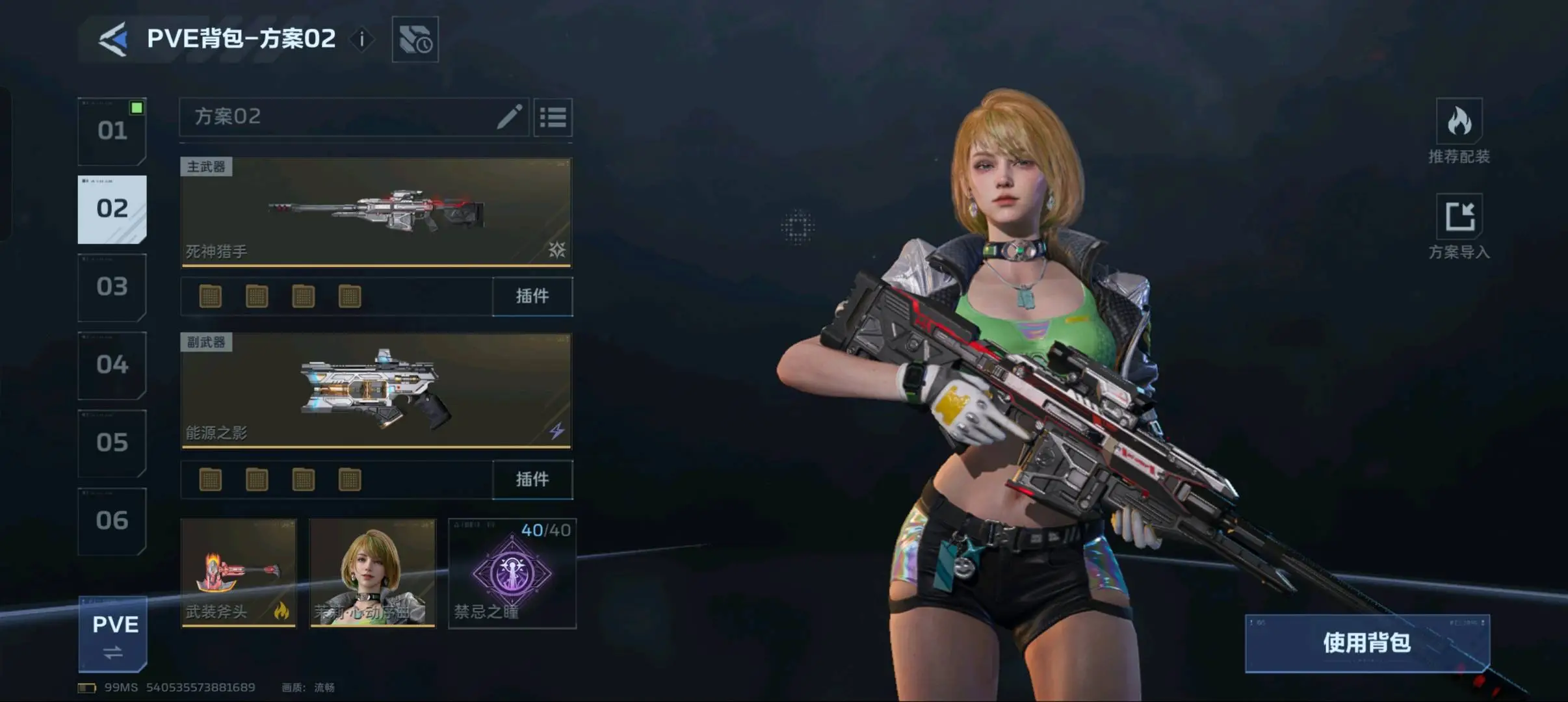
Task: Rename loadout with the pencil icon
Action: click(509, 117)
